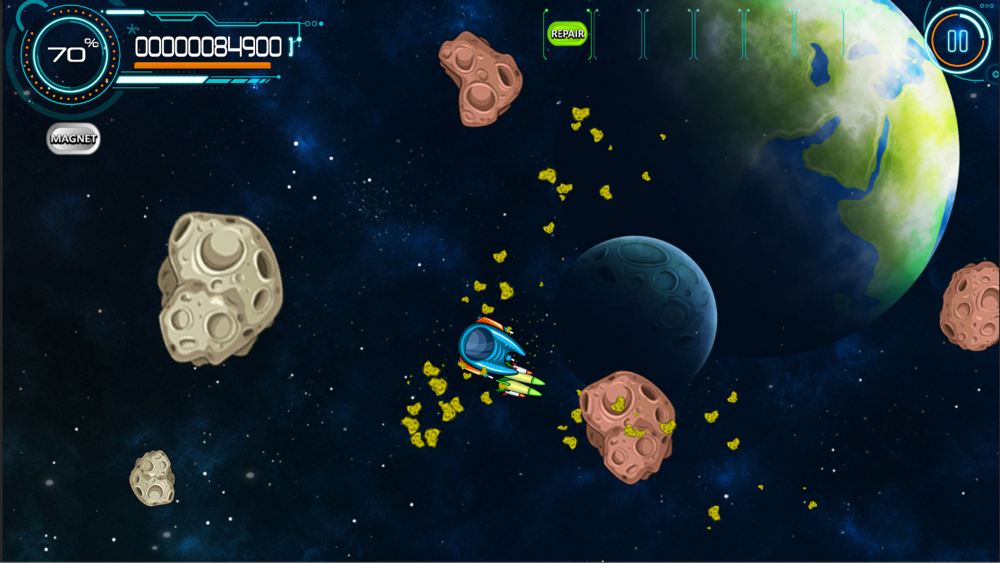Activate the MAGNET power-up

pos(74,138)
